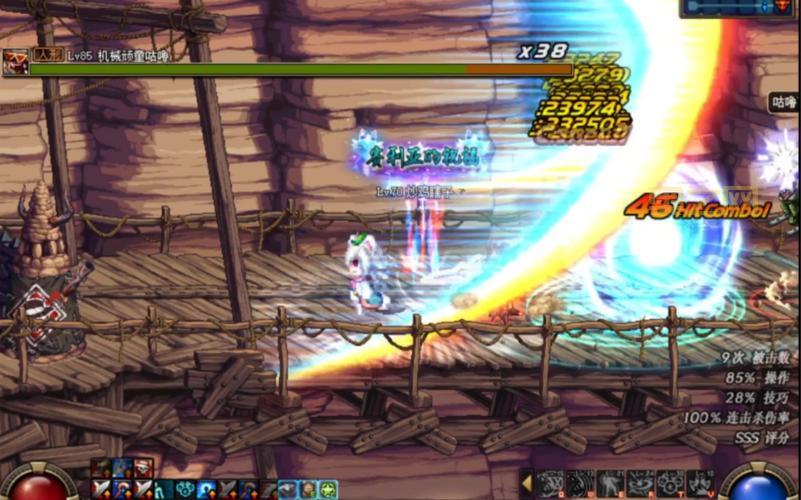Viewport: 801px width, 500px height.
Task: Click the dungeon minimap panel
Action: pos(740,7)
